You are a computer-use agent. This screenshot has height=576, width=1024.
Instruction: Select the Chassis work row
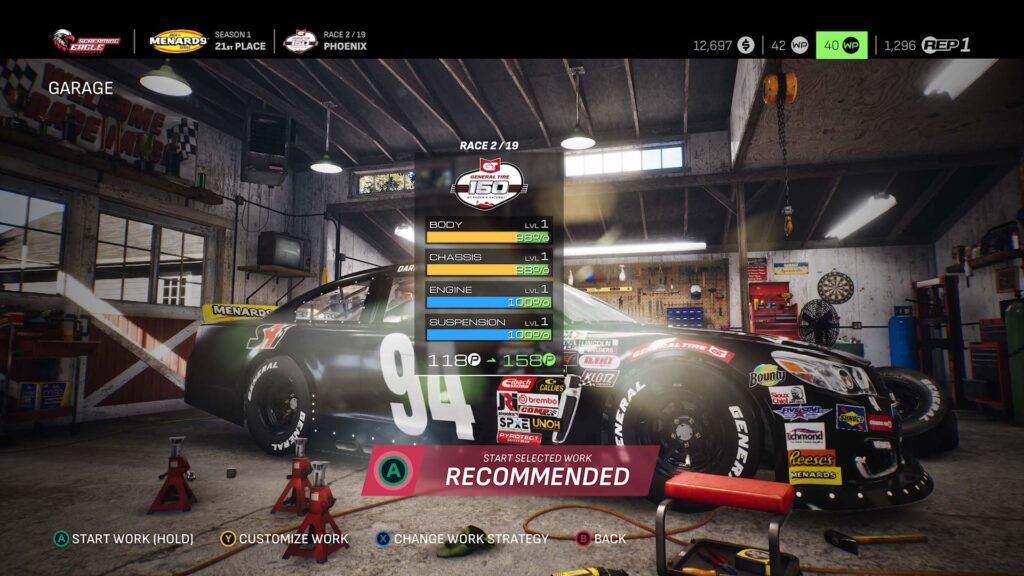488,263
